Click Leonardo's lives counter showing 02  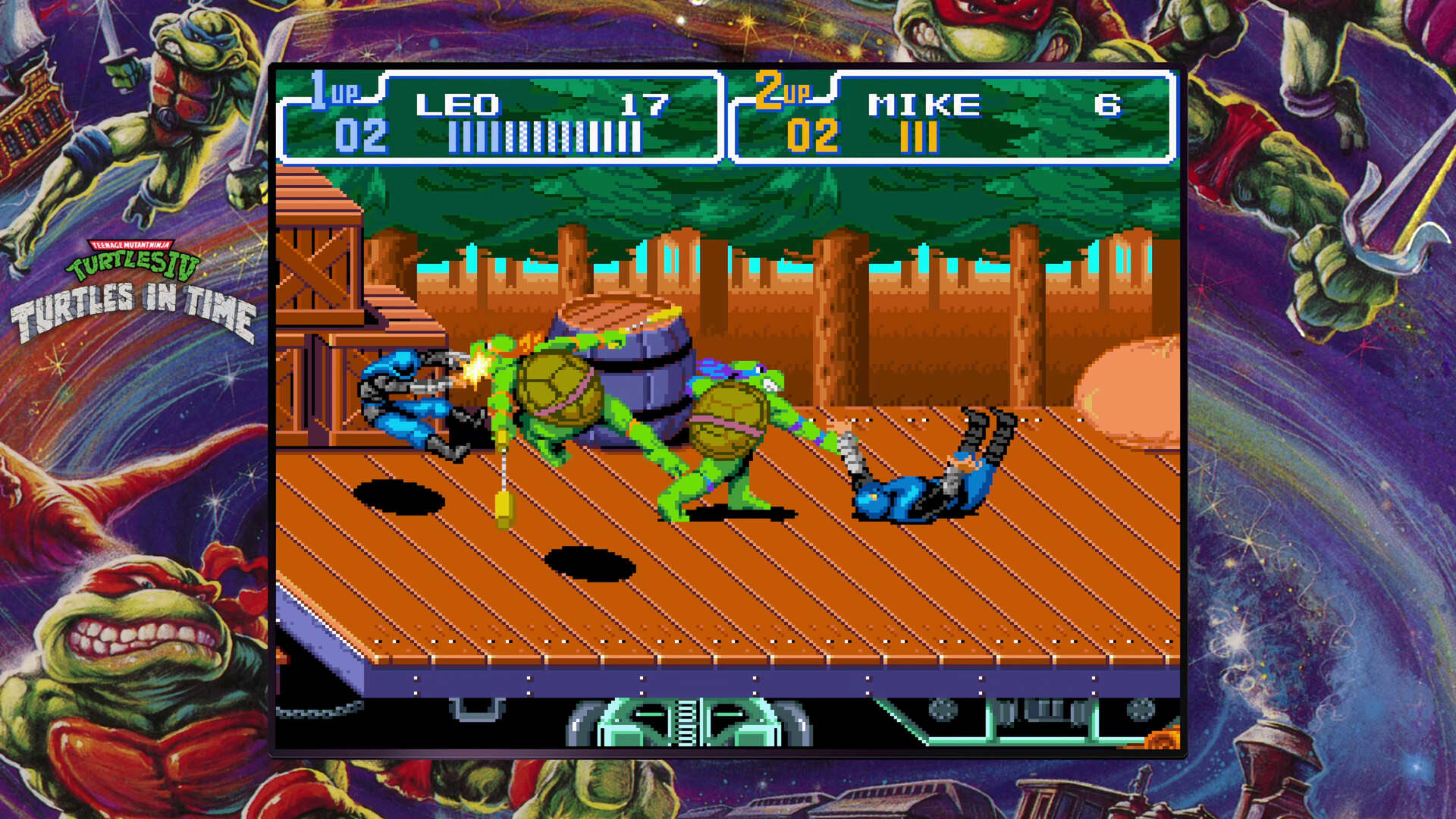coord(364,135)
